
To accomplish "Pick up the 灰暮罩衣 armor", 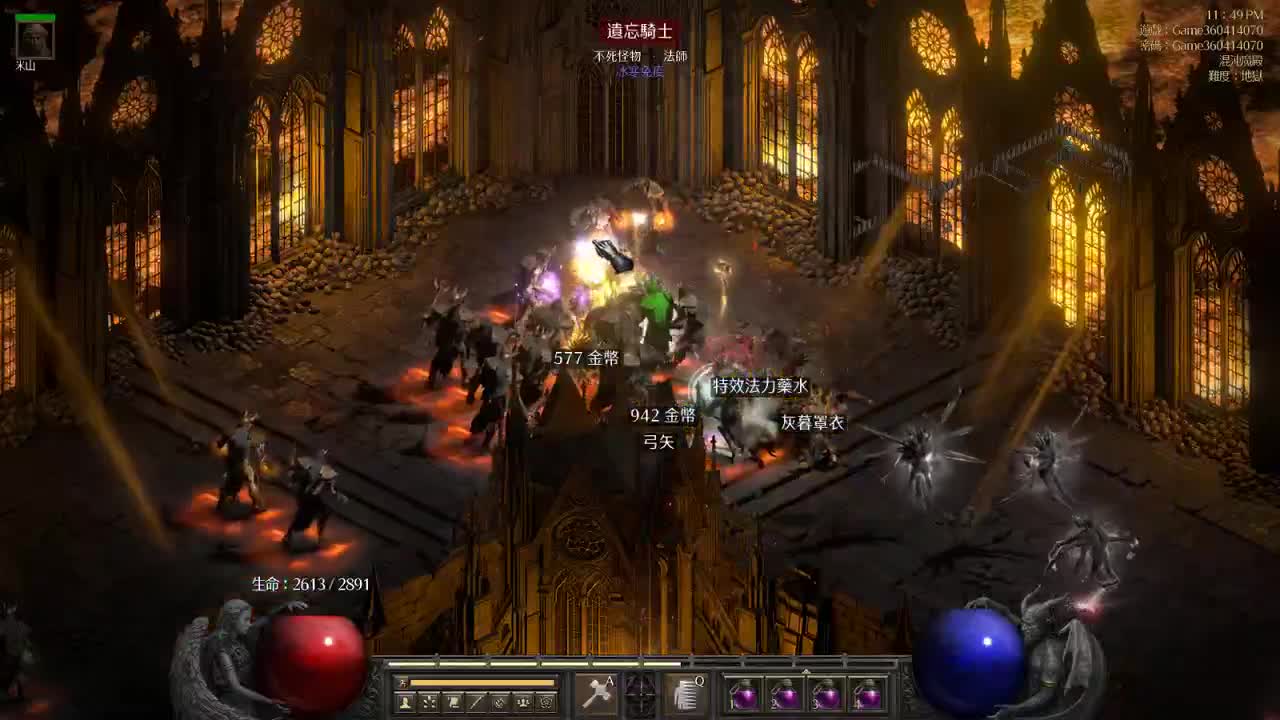I will (813, 422).
